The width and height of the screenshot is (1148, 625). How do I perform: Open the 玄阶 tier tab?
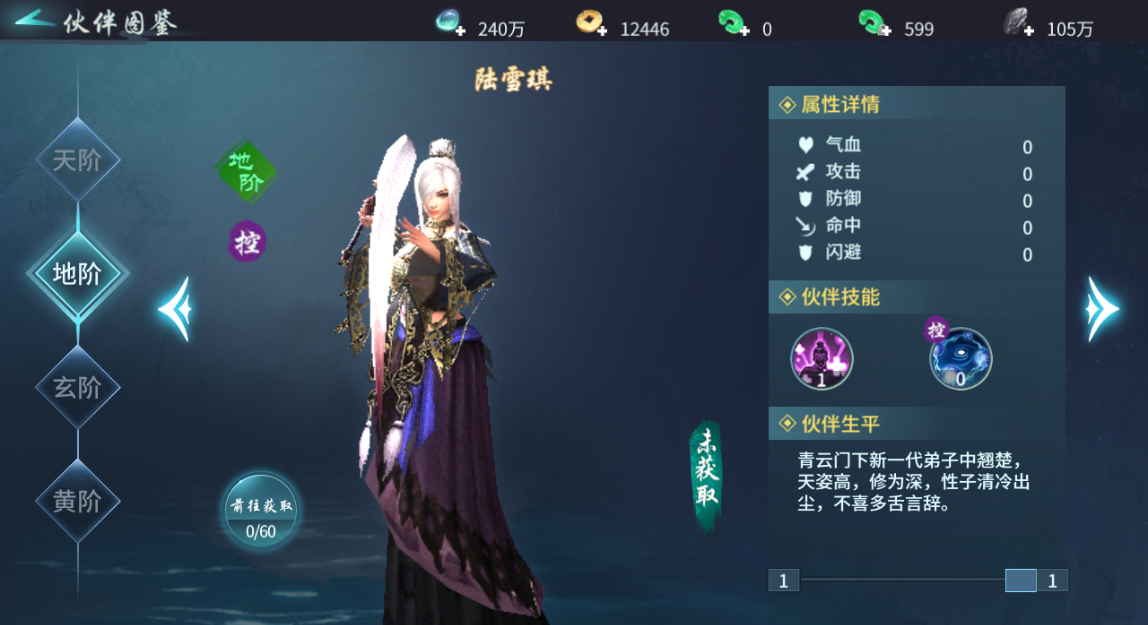coord(77,387)
